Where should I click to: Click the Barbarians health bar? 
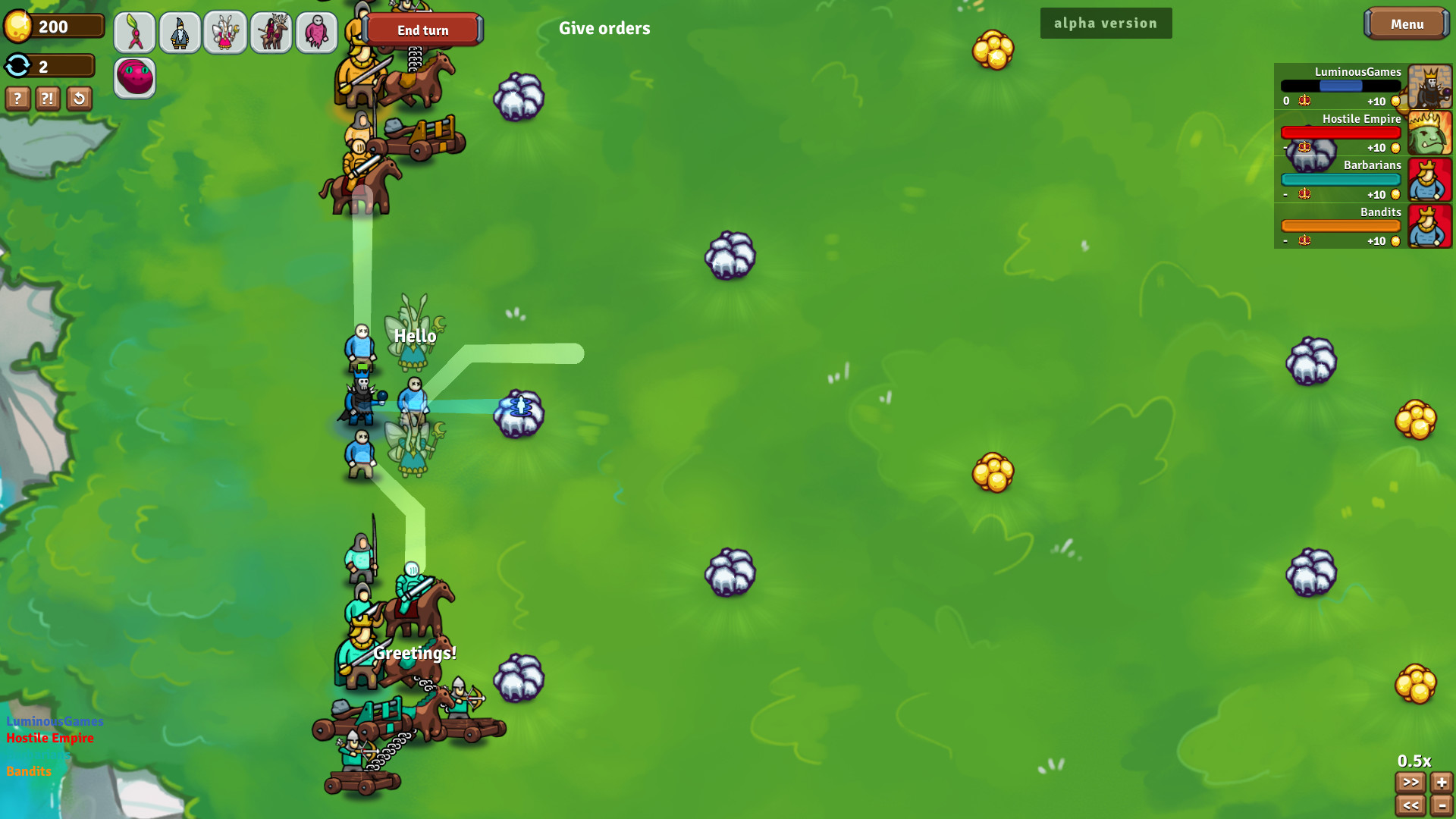click(1340, 179)
